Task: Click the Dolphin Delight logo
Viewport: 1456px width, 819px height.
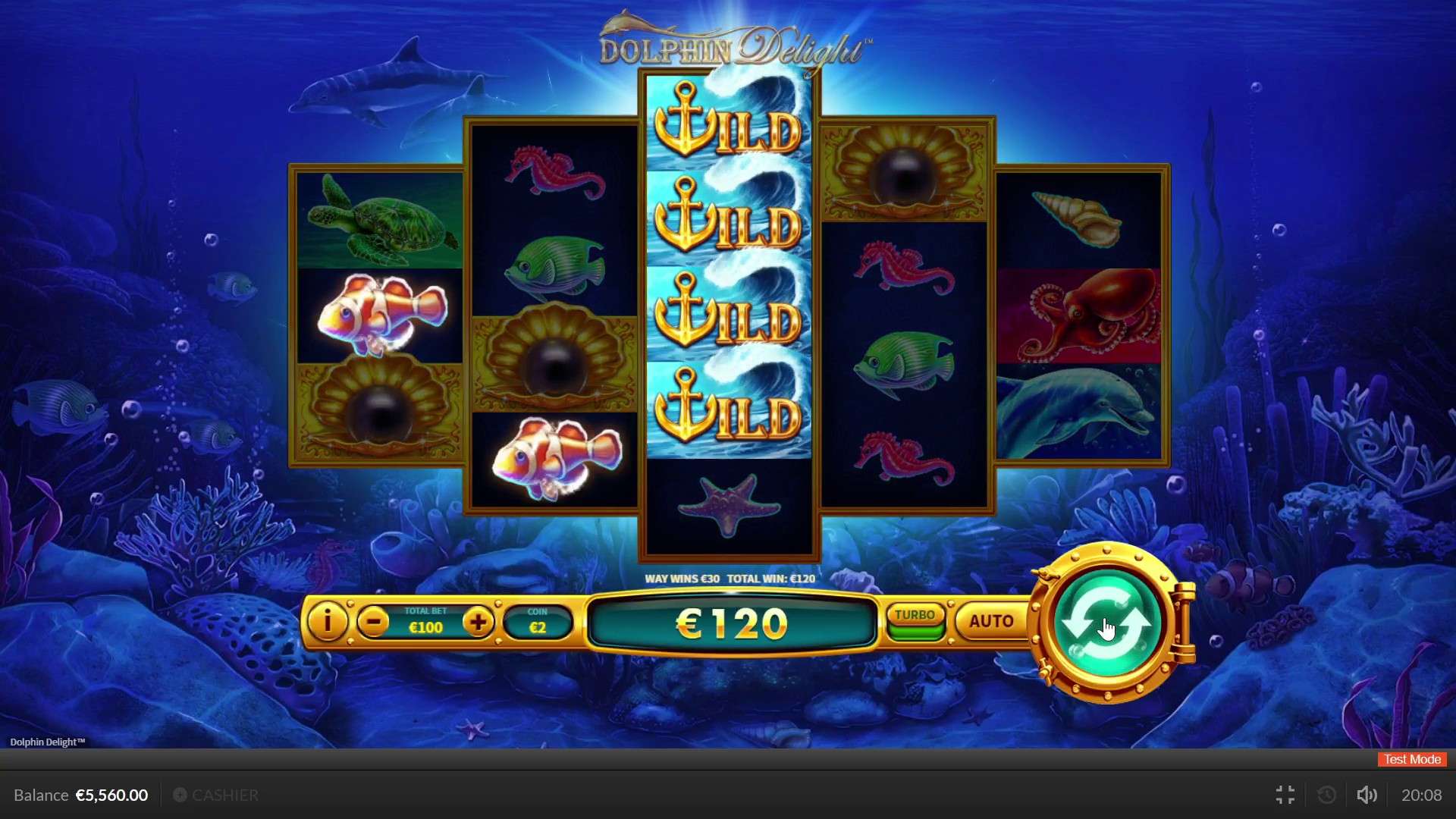Action: (730, 45)
